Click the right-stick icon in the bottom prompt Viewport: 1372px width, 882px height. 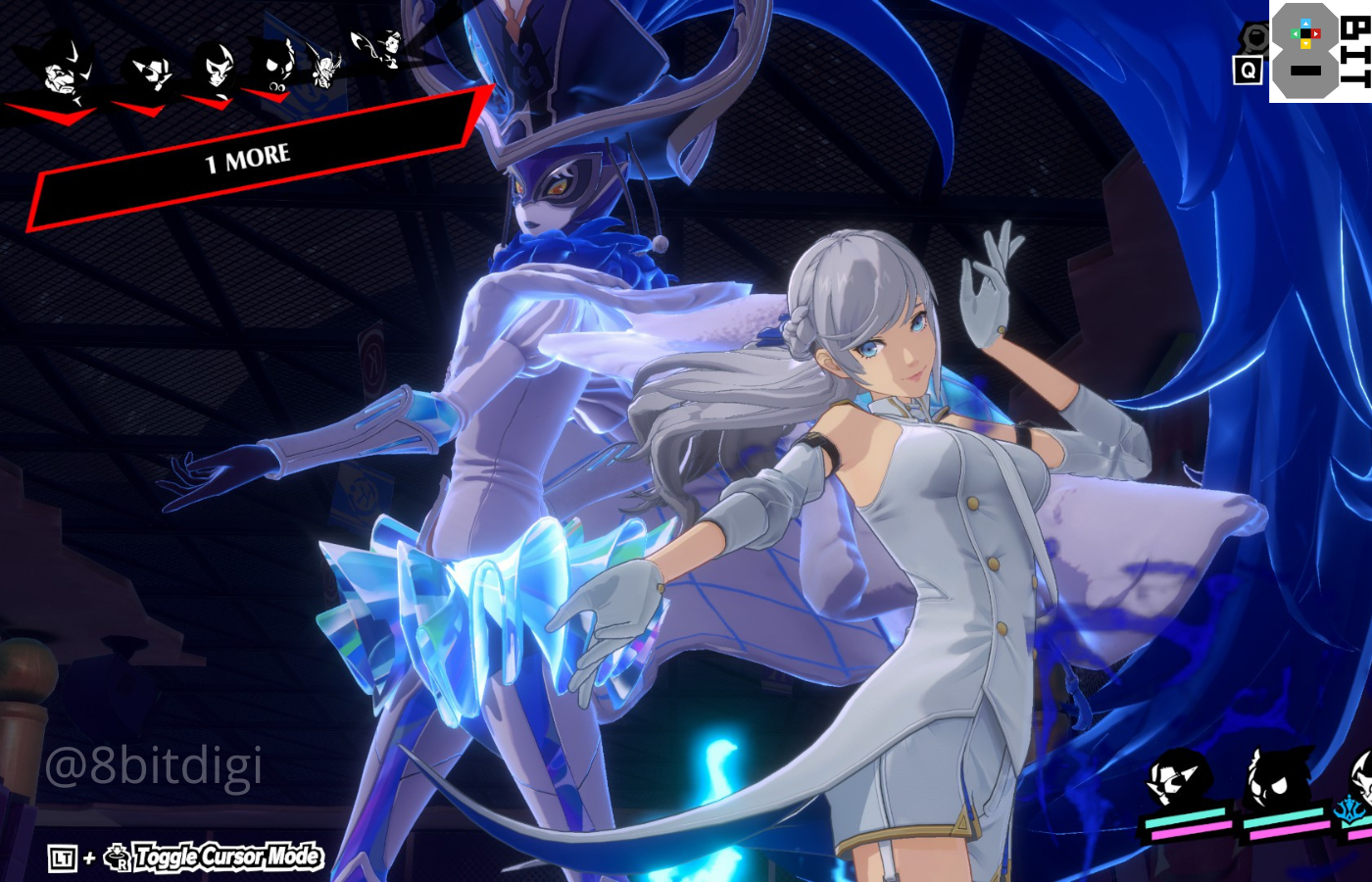pyautogui.click(x=116, y=855)
